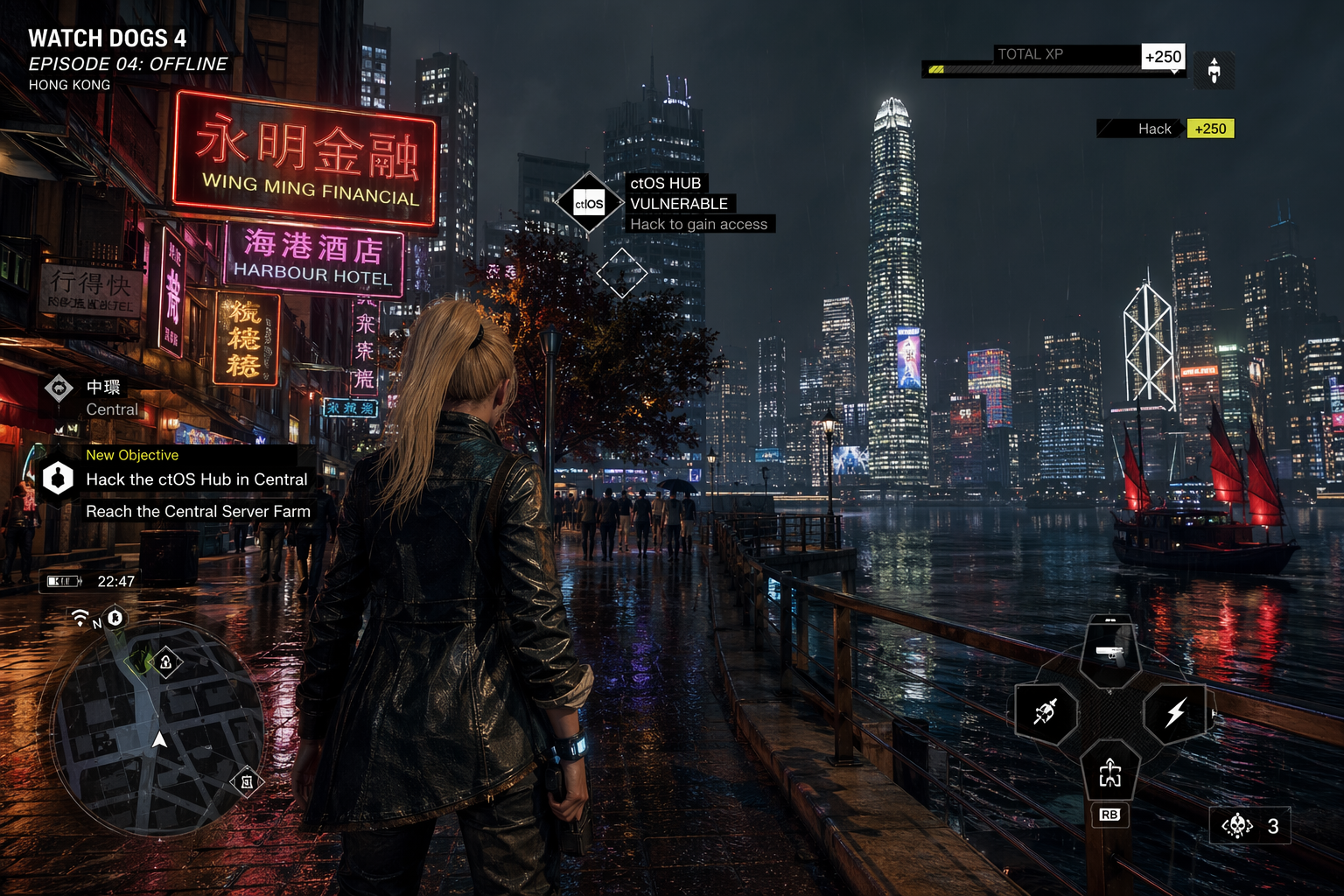Select the padlock diamond marker on minimap
Viewport: 1344px width, 896px height.
(165, 662)
